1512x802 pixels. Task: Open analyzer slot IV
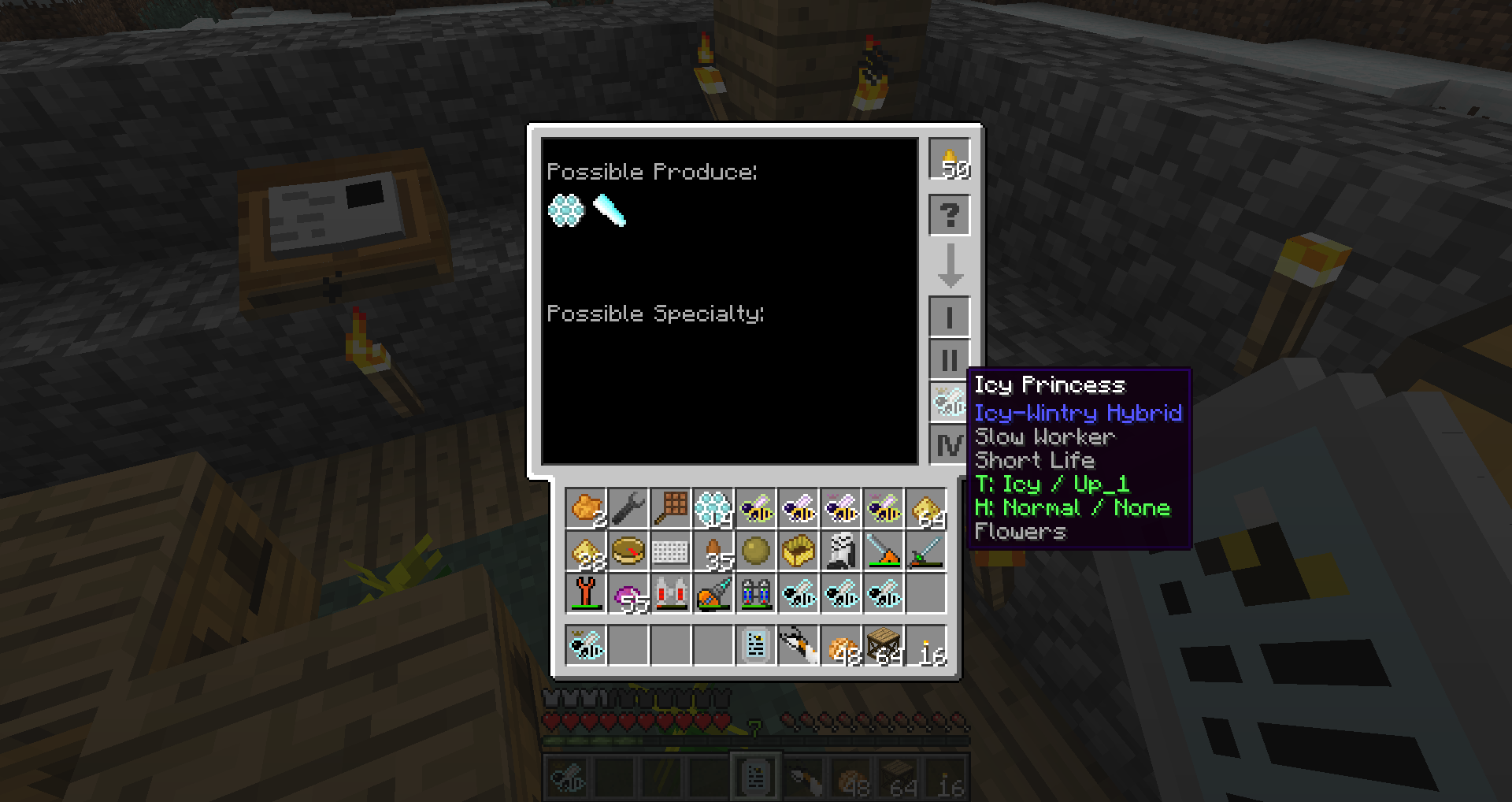point(950,445)
